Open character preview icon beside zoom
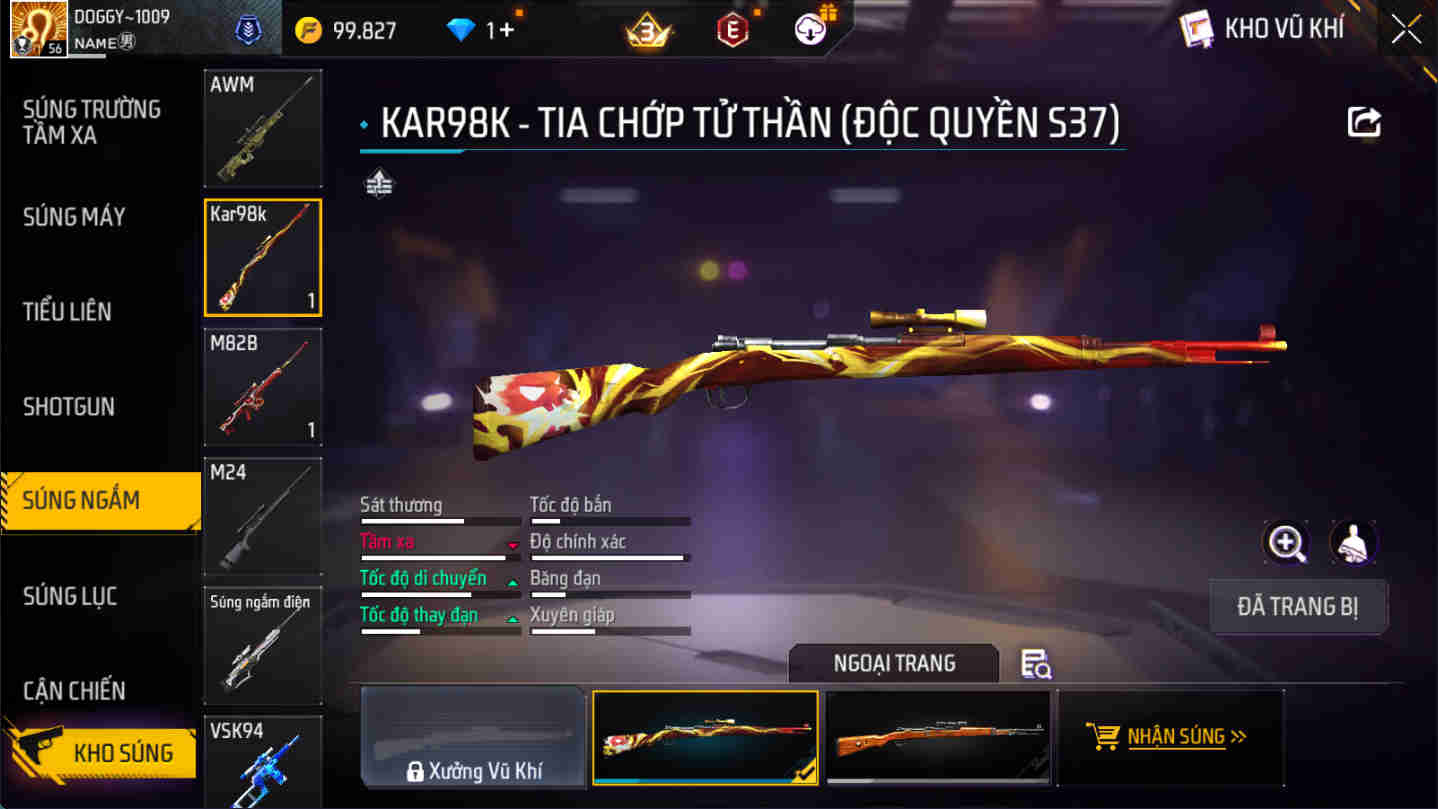The width and height of the screenshot is (1438, 809). (1352, 540)
